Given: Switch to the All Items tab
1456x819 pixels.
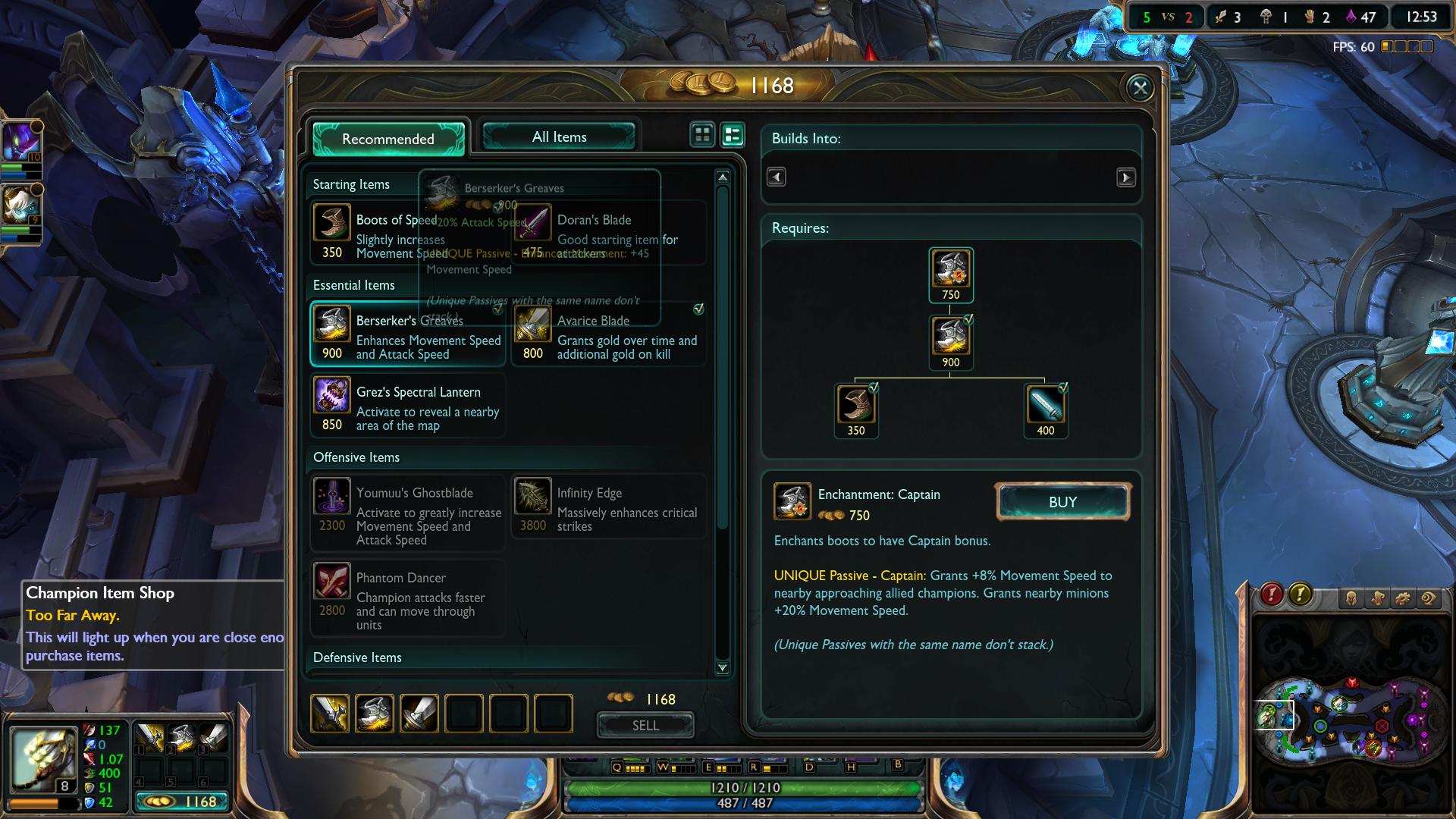Looking at the screenshot, I should tap(559, 137).
